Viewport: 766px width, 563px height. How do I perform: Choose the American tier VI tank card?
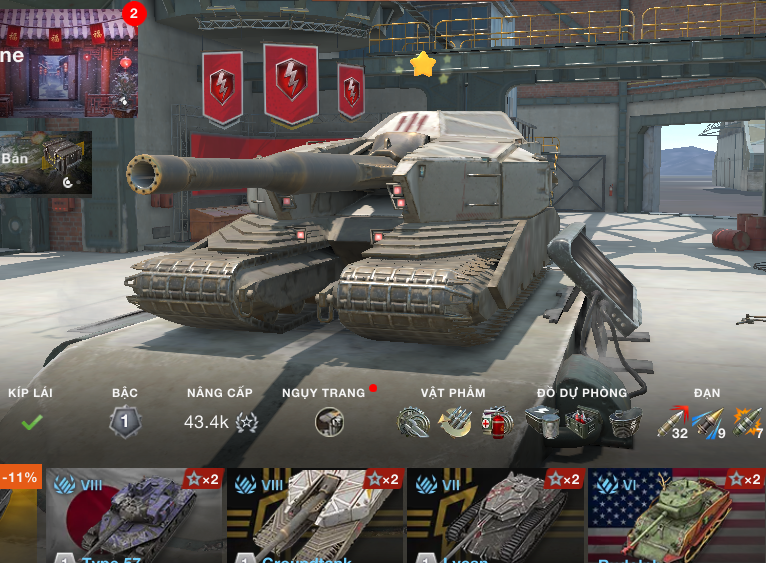click(676, 516)
